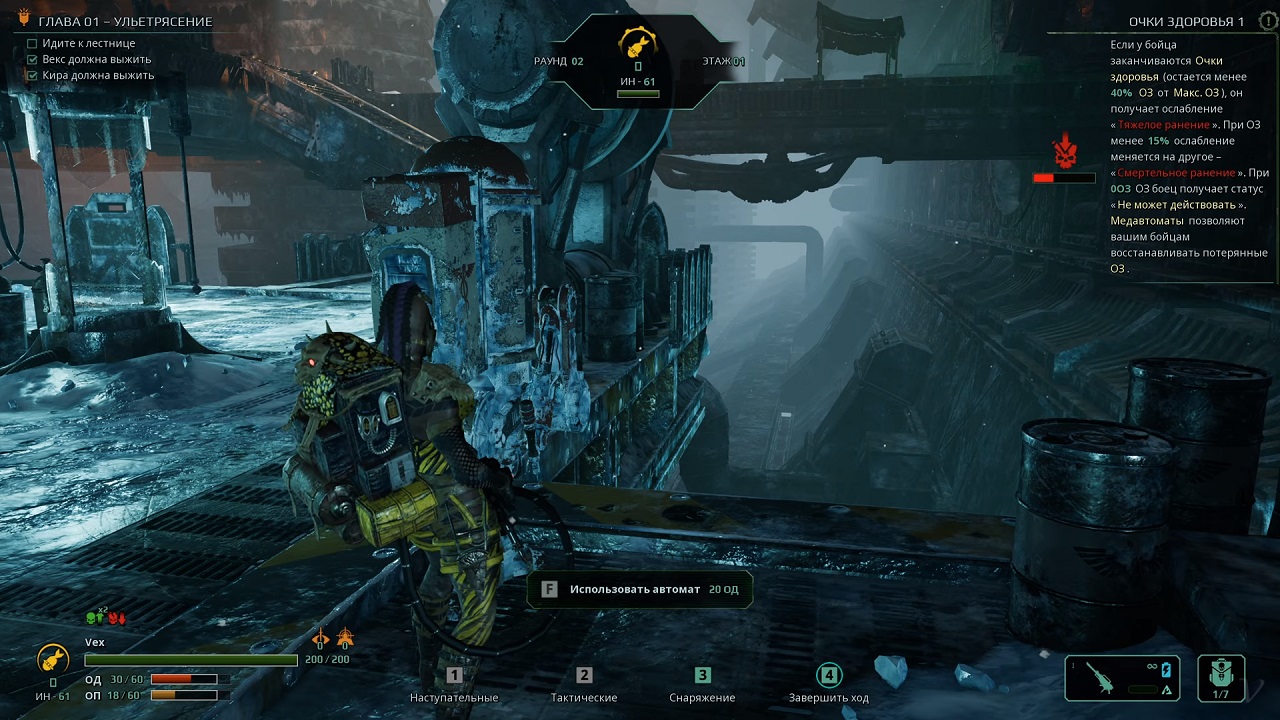Viewport: 1280px width, 720px height.
Task: Select the red skull enemy marker
Action: pos(1064,154)
